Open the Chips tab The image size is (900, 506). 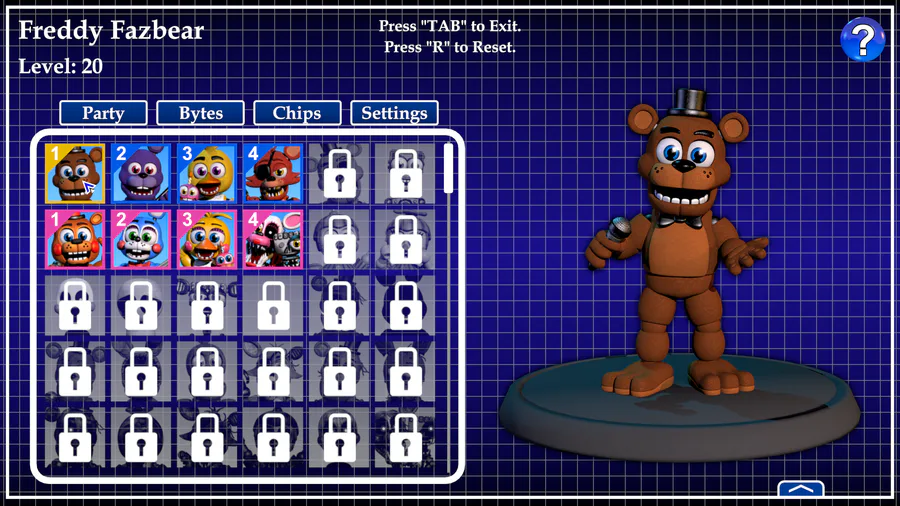point(297,113)
